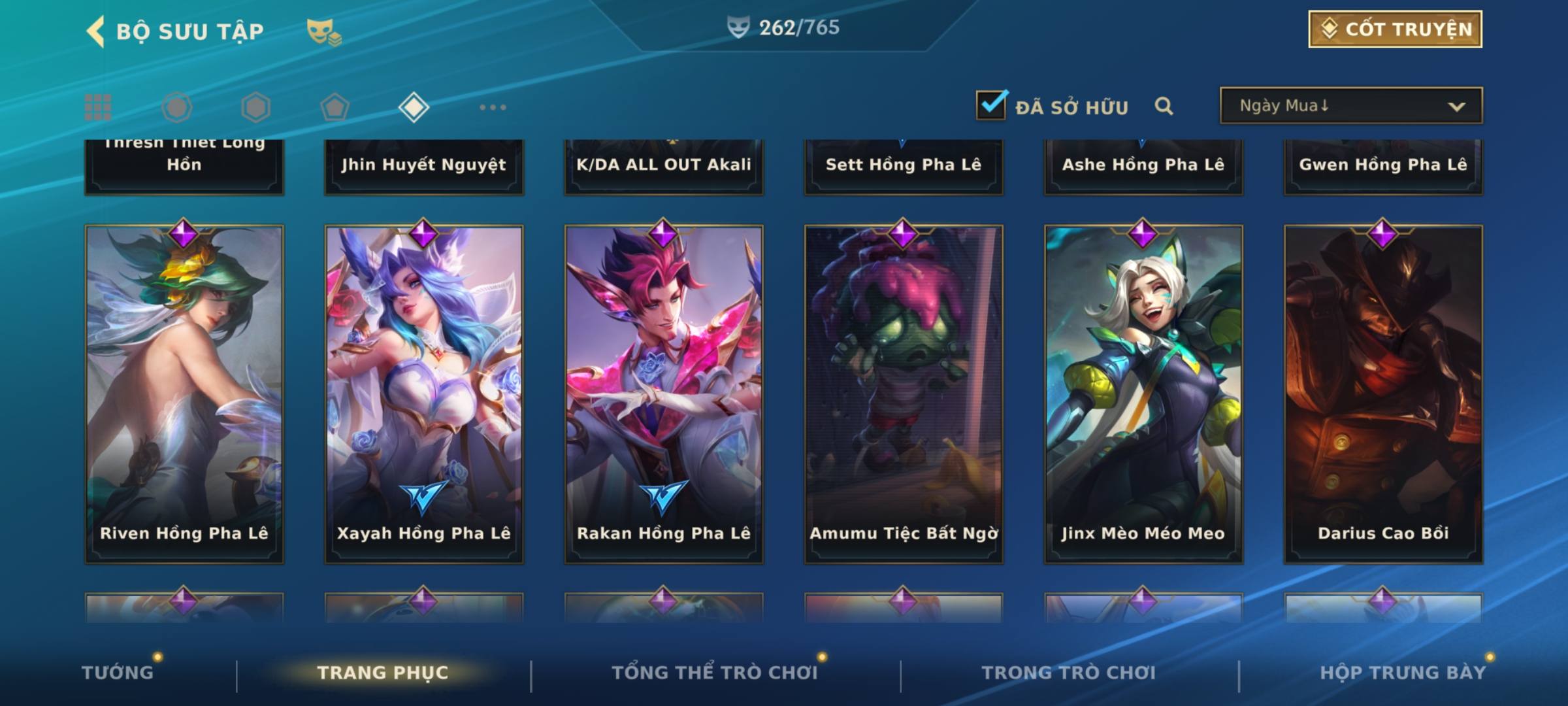Open the gold mask and coins icon
The image size is (1568, 706).
(323, 31)
